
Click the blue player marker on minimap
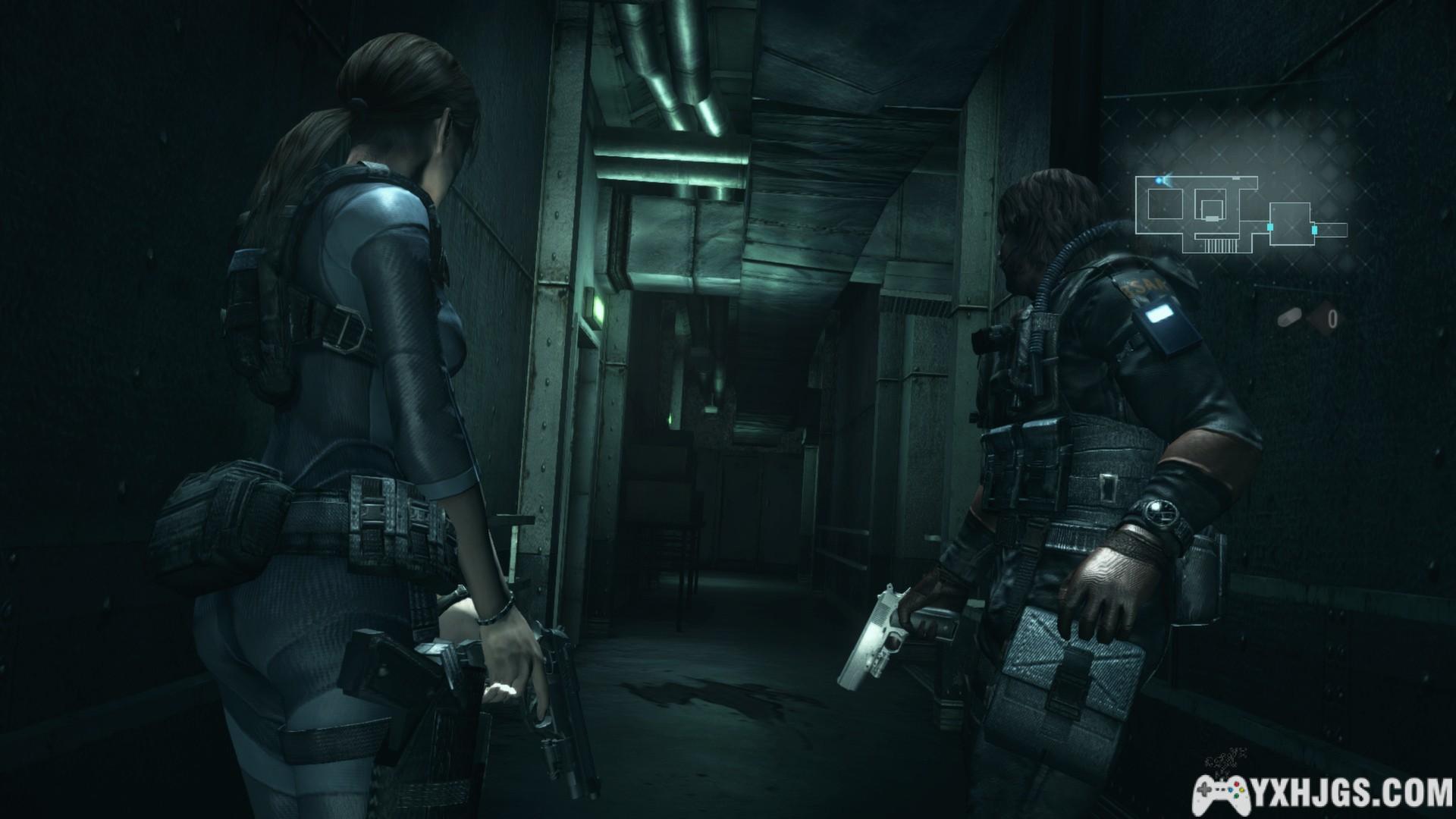point(1159,180)
